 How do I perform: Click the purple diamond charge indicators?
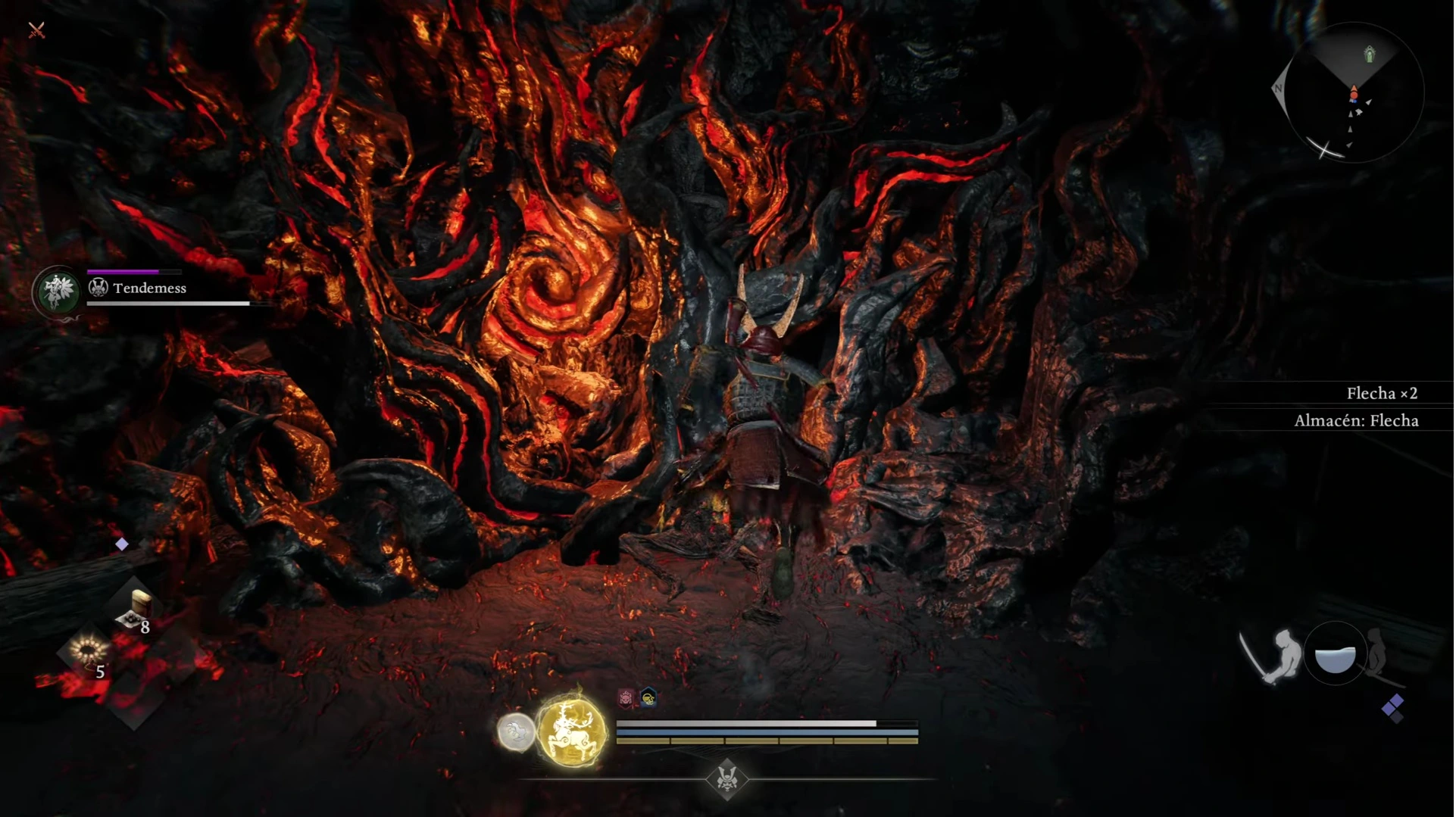(x=1393, y=708)
